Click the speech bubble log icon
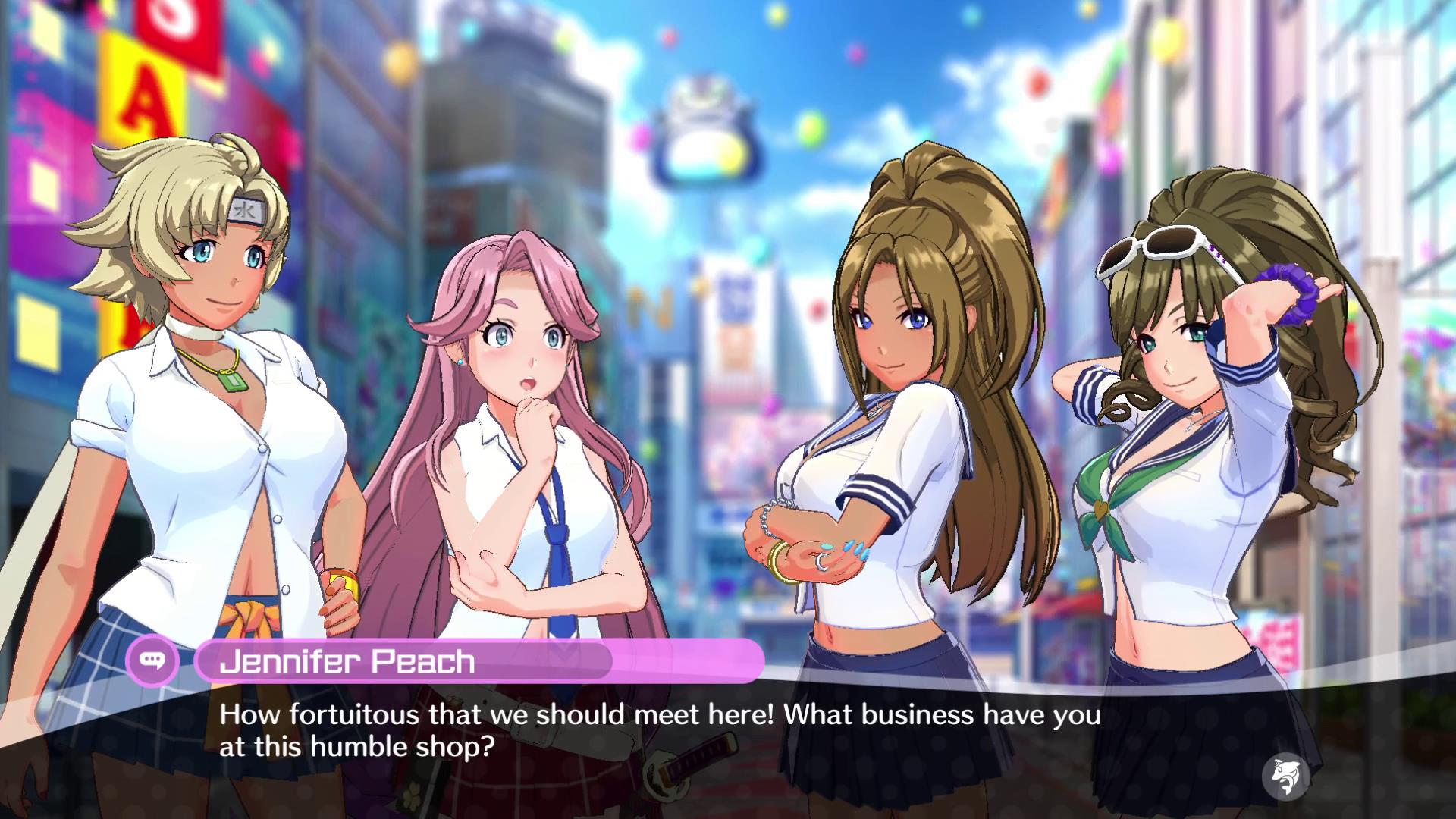 pos(154,661)
